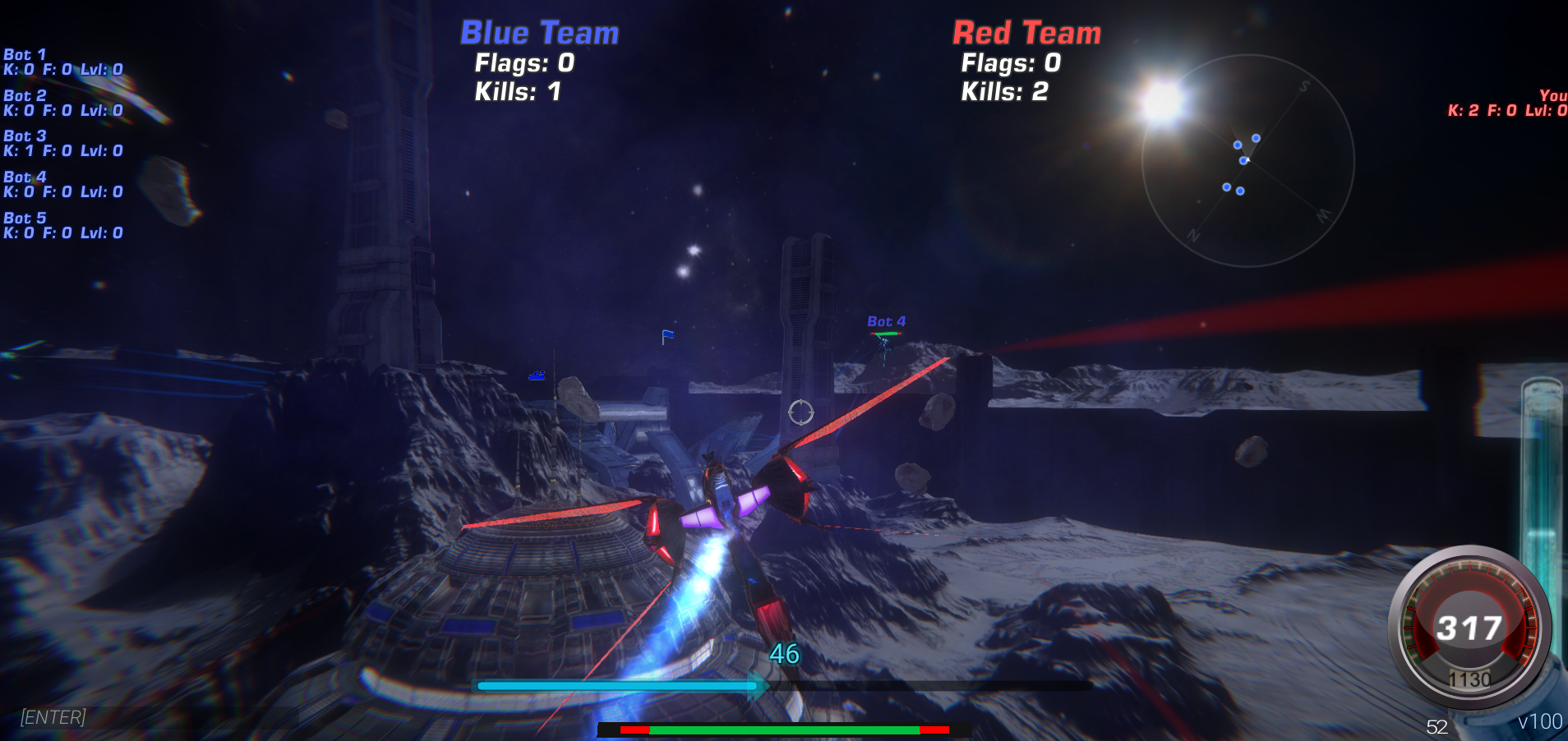
Task: Open chat via the ENTER prompt
Action: point(52,717)
